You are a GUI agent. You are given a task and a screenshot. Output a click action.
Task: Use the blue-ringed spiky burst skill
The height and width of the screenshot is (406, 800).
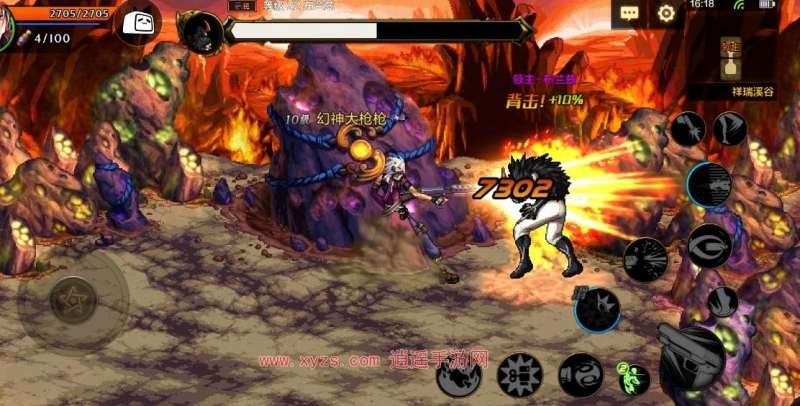598,309
